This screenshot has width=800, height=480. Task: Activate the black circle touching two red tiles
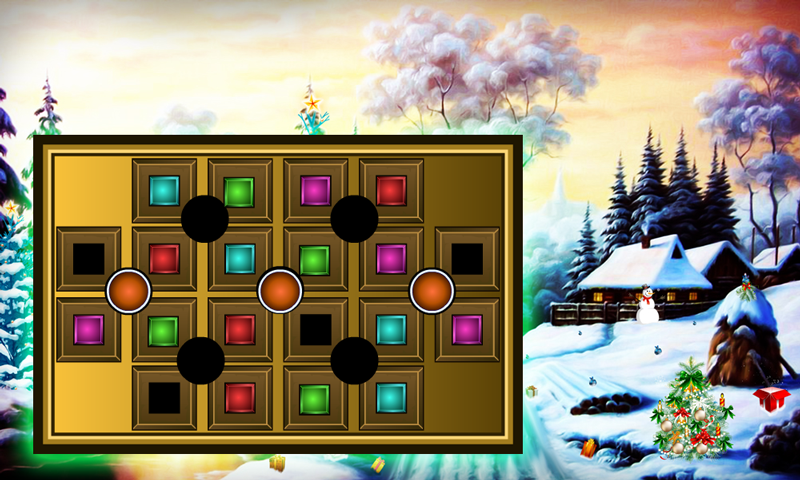pyautogui.click(x=201, y=360)
